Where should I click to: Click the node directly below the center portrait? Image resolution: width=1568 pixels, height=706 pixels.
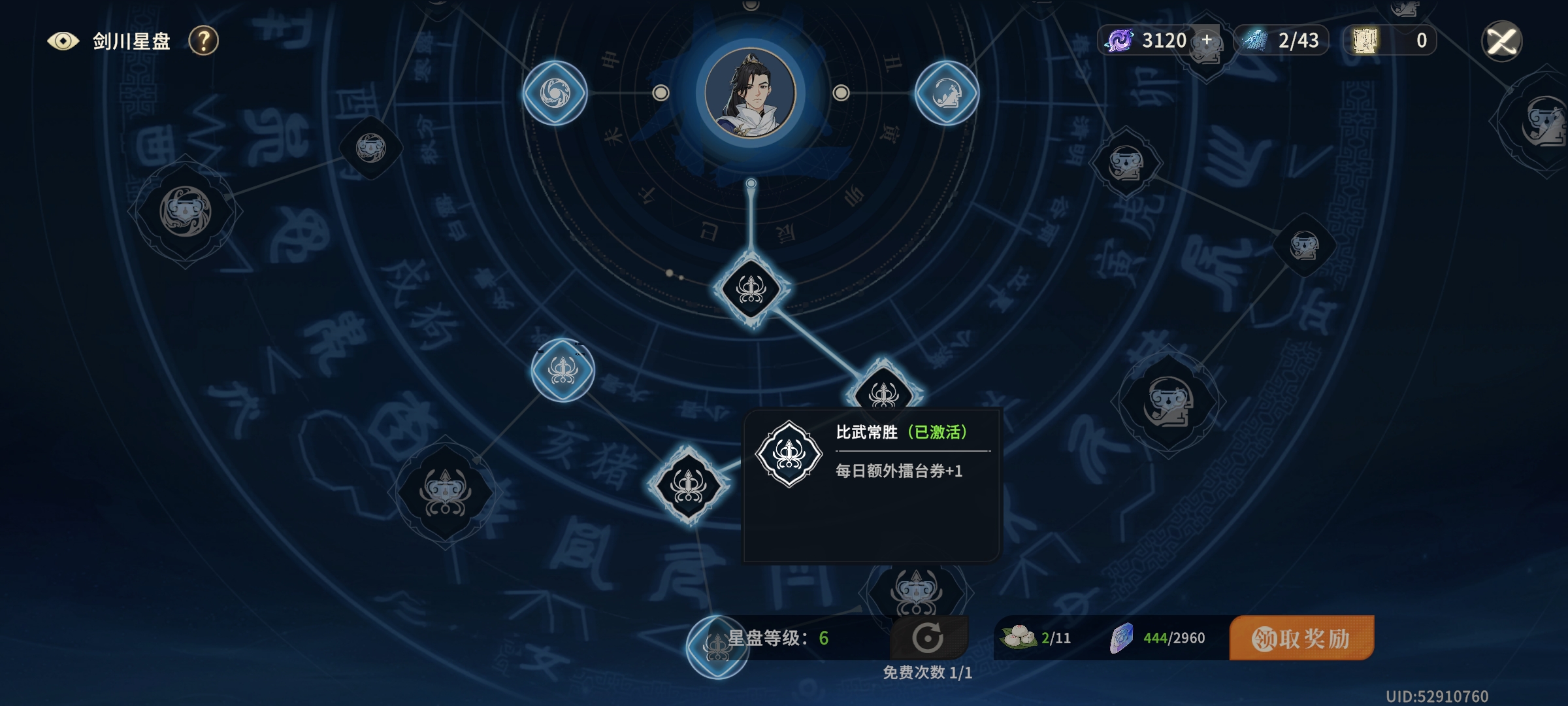(751, 290)
